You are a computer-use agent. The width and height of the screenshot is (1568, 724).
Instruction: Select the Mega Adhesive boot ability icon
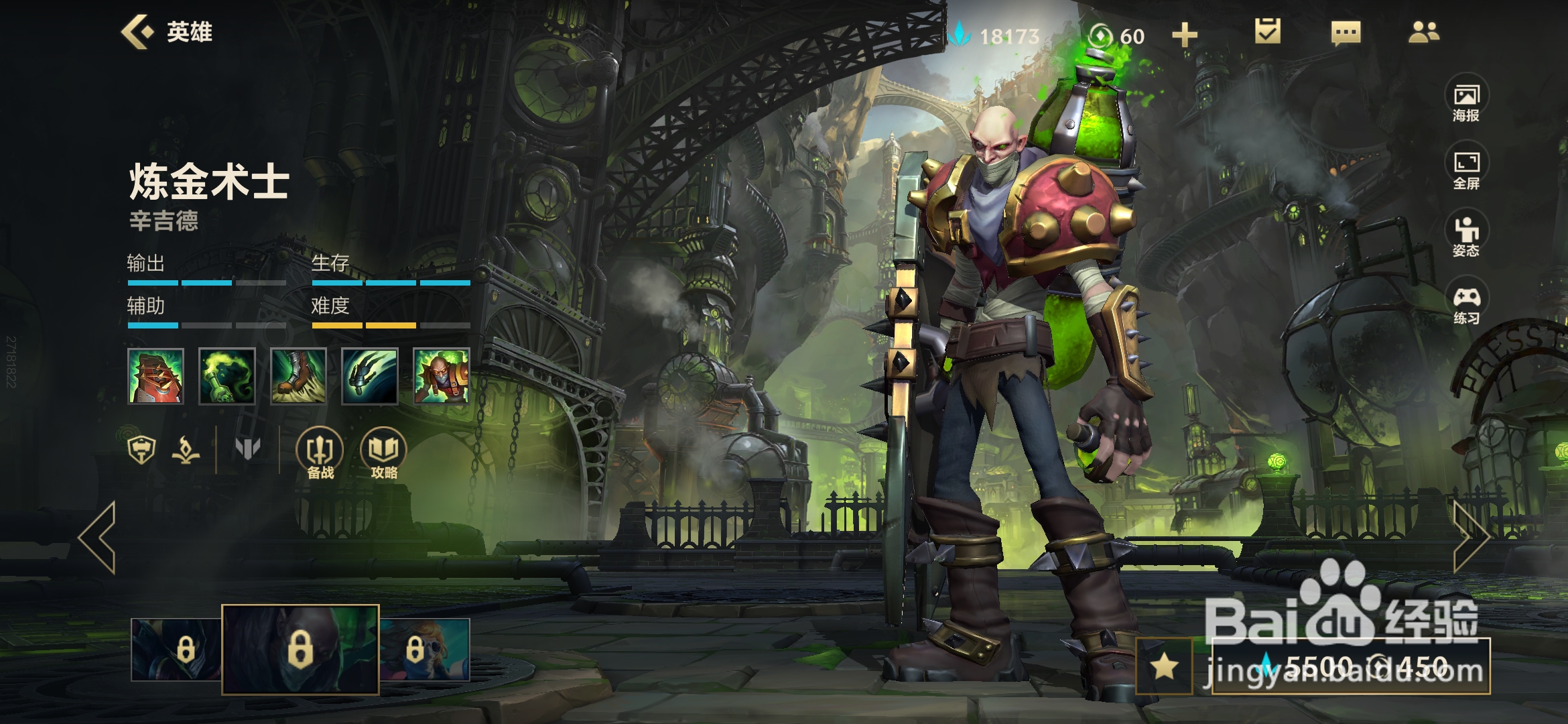pyautogui.click(x=298, y=376)
